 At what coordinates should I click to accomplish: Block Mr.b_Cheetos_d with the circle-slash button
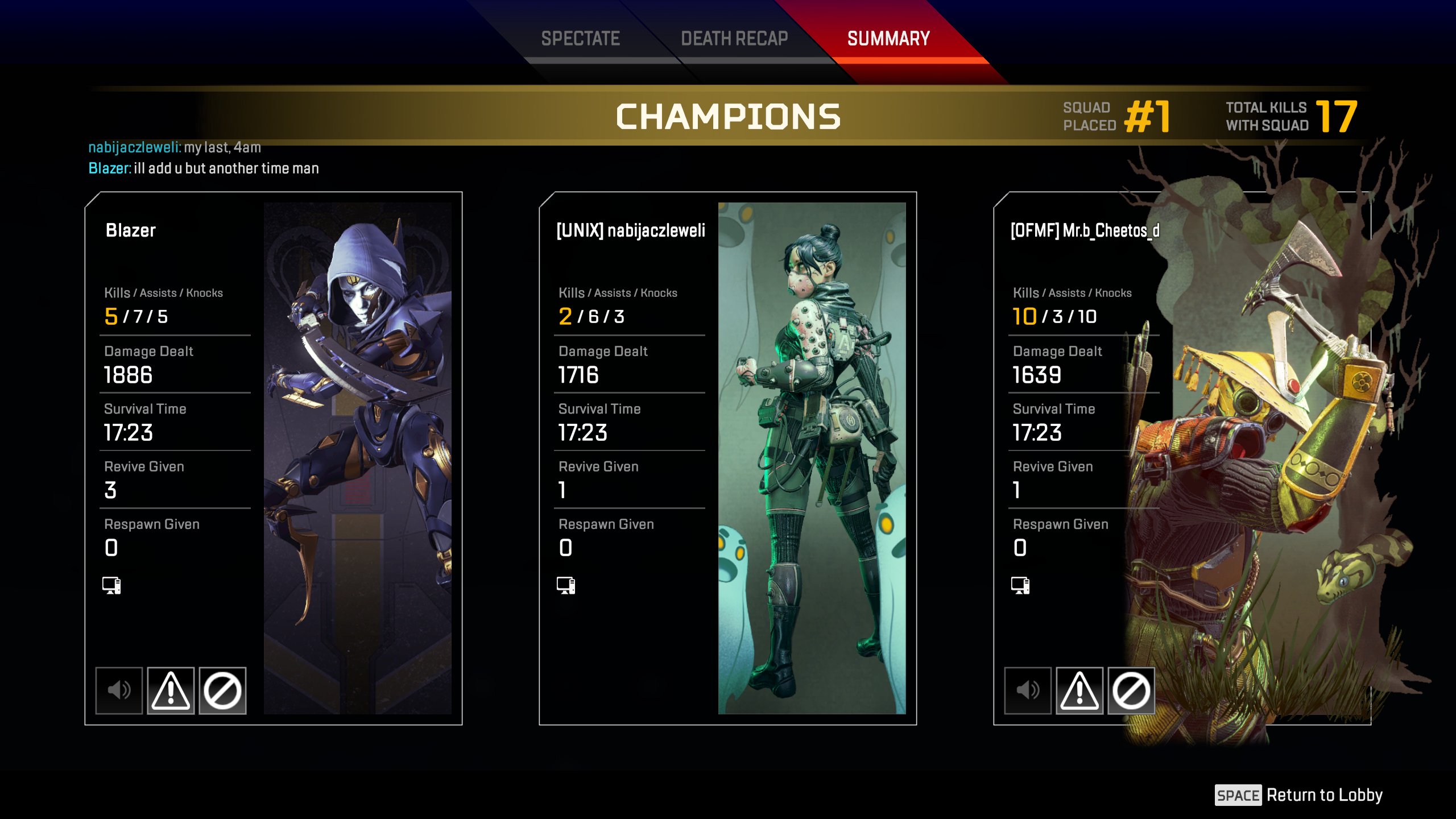coord(1131,690)
